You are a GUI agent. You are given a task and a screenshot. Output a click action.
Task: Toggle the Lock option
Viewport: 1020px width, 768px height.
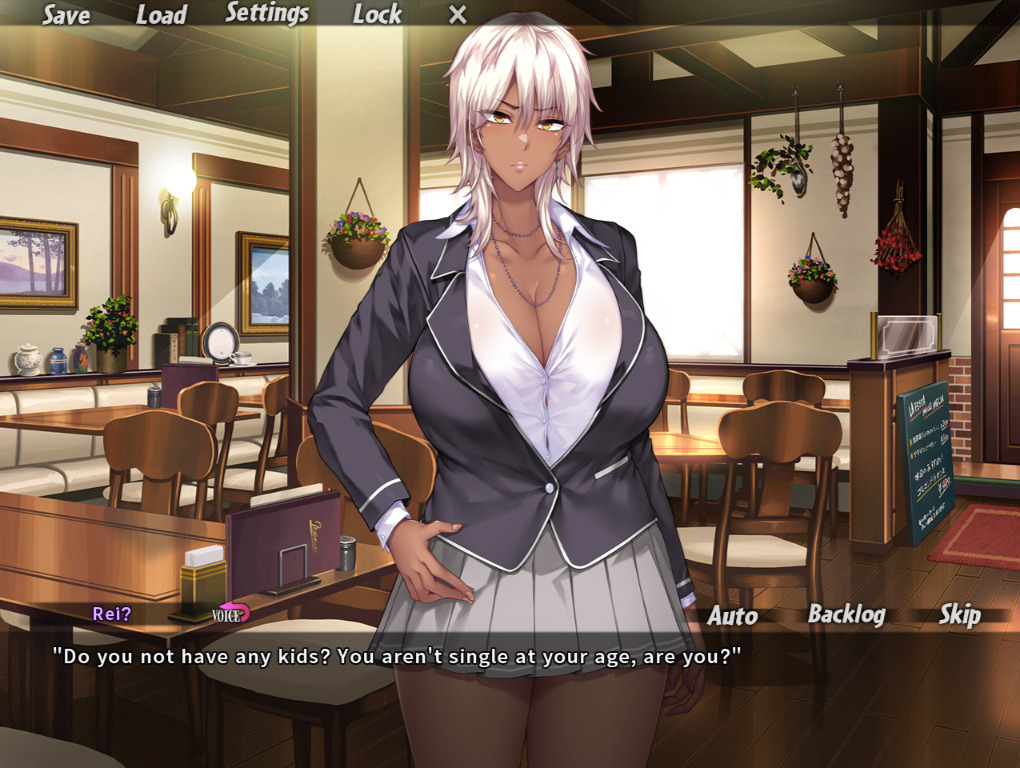377,15
